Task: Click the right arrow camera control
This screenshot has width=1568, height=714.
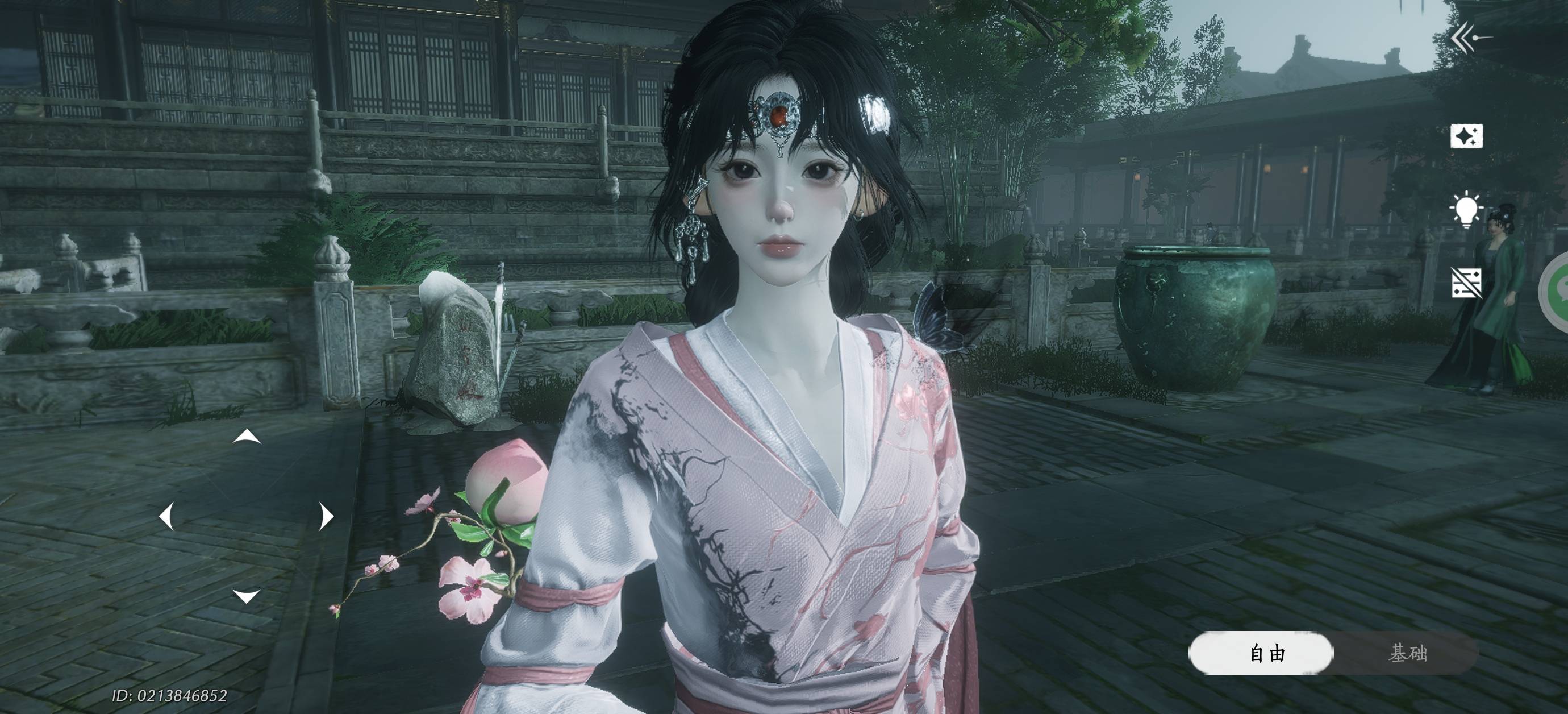Action: pos(327,516)
